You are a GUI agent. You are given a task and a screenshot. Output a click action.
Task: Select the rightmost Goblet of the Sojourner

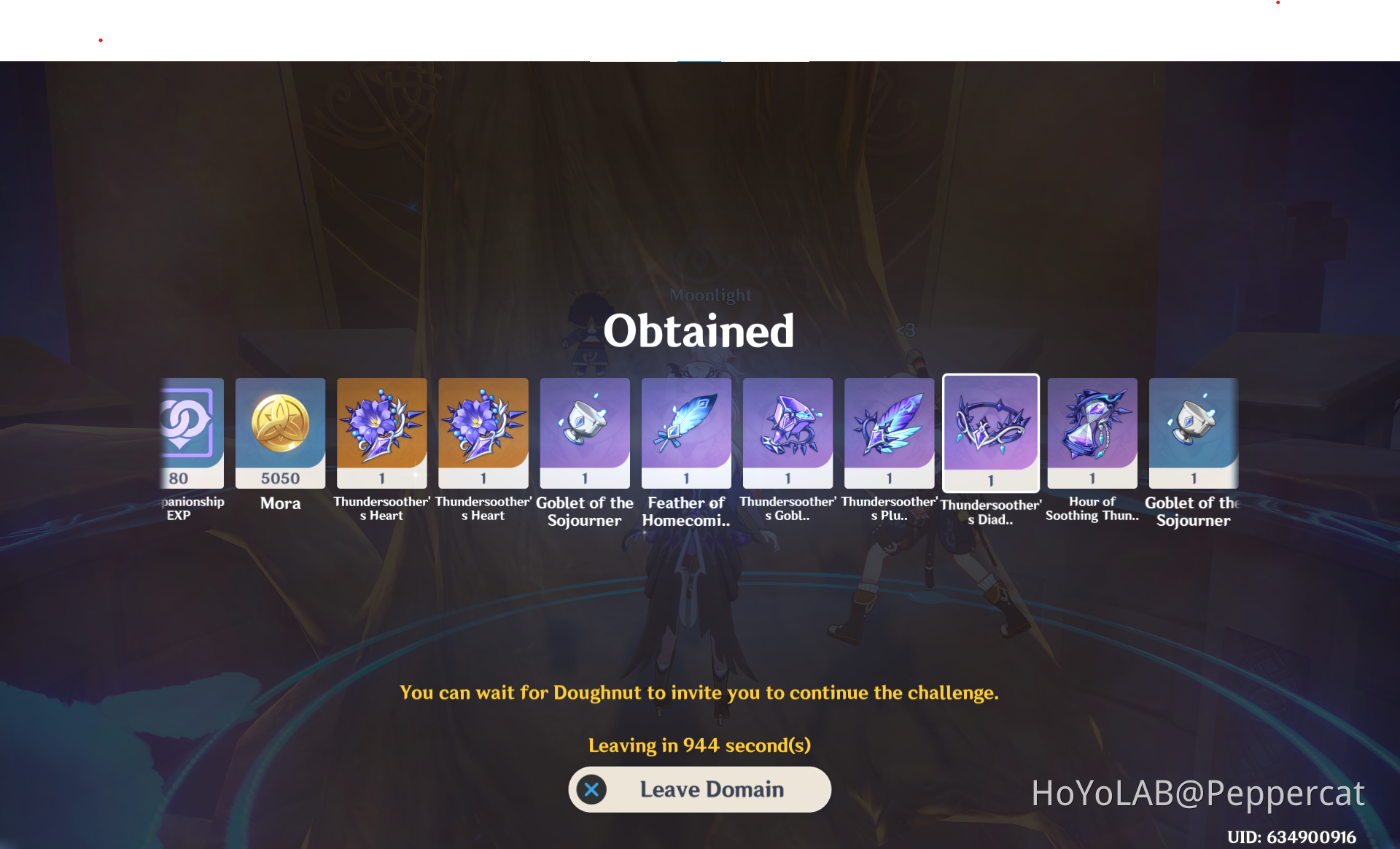(x=1193, y=433)
